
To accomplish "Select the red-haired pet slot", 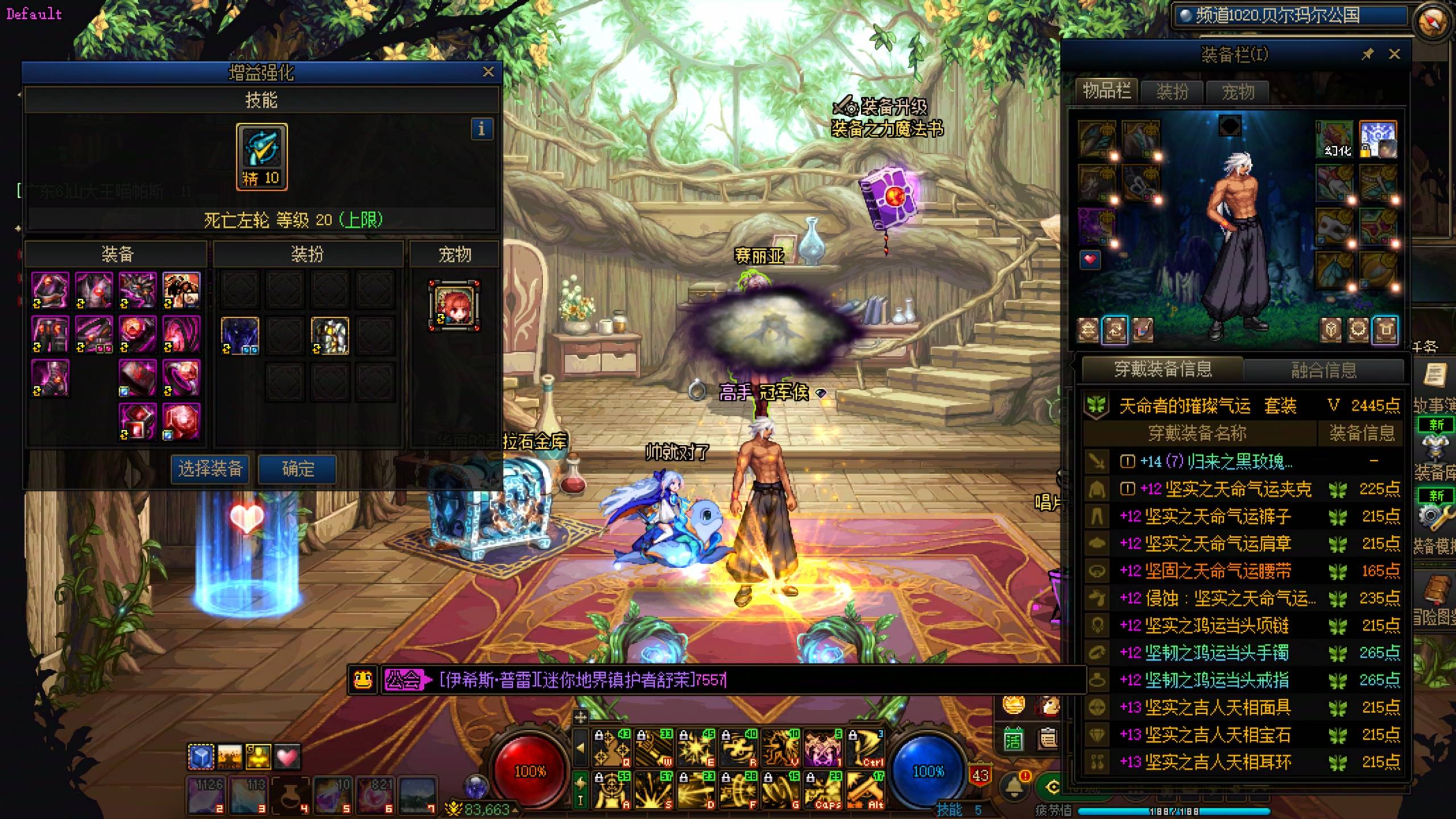I will click(x=454, y=305).
